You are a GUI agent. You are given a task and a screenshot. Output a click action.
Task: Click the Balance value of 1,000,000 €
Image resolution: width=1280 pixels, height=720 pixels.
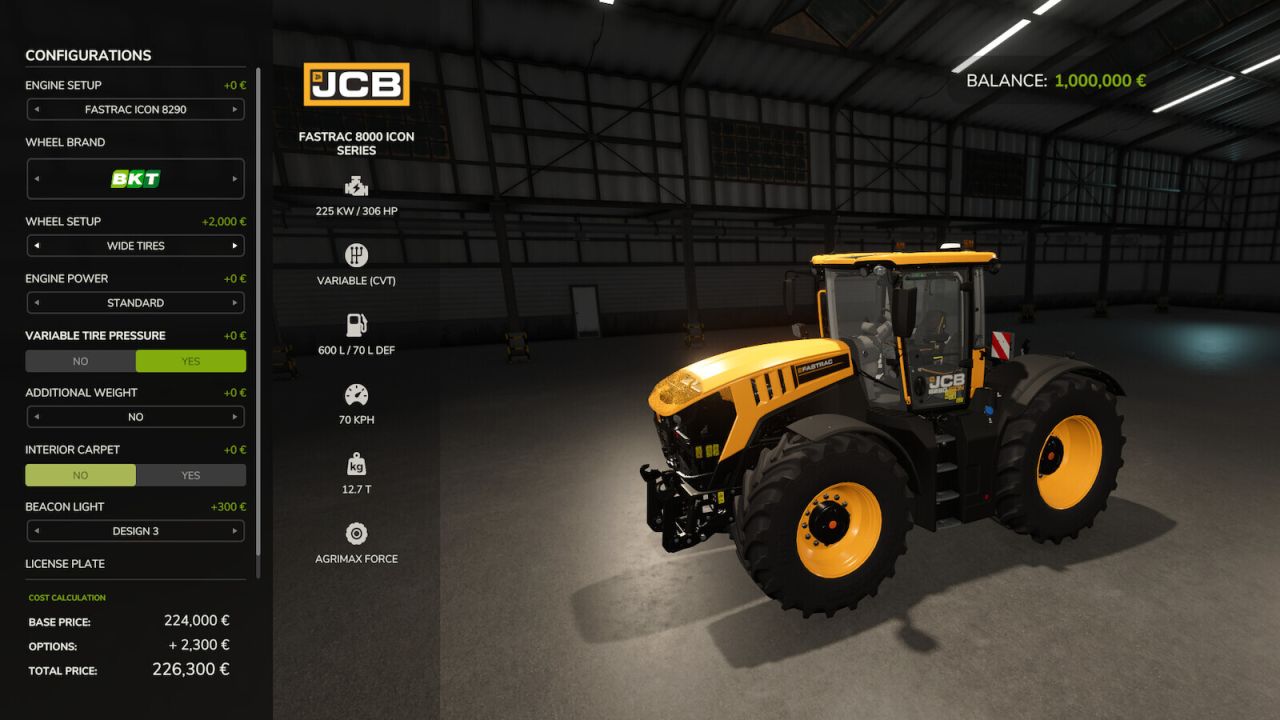click(x=1099, y=80)
